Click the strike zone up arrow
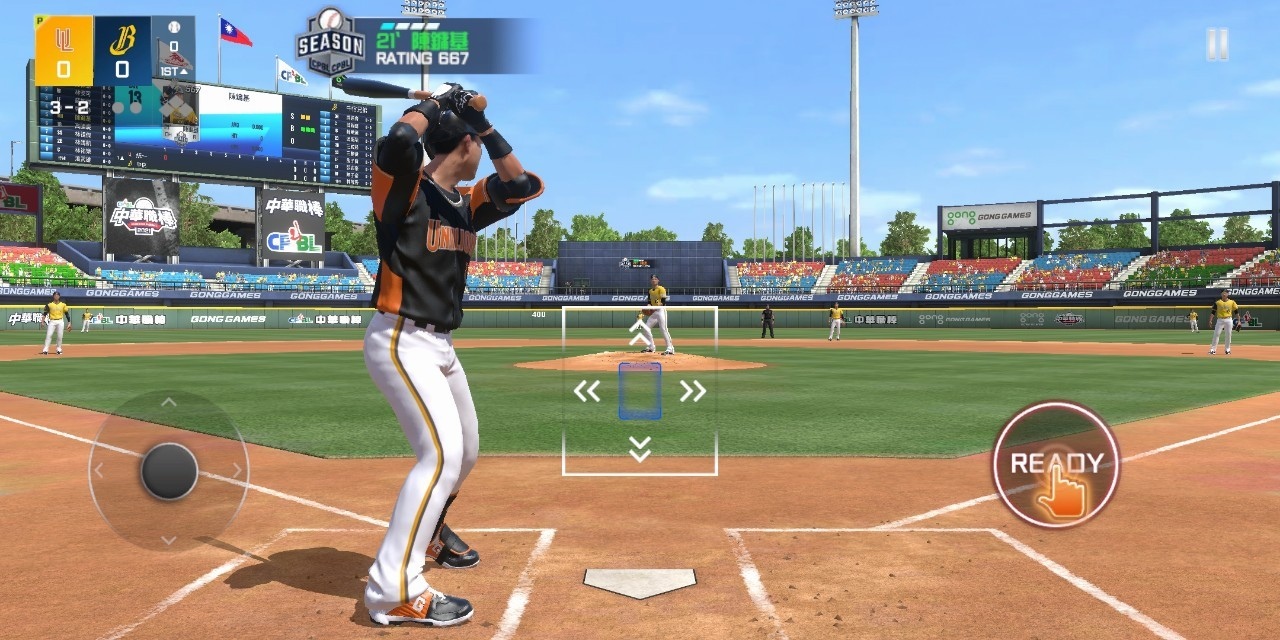The height and width of the screenshot is (640, 1280). tap(640, 333)
